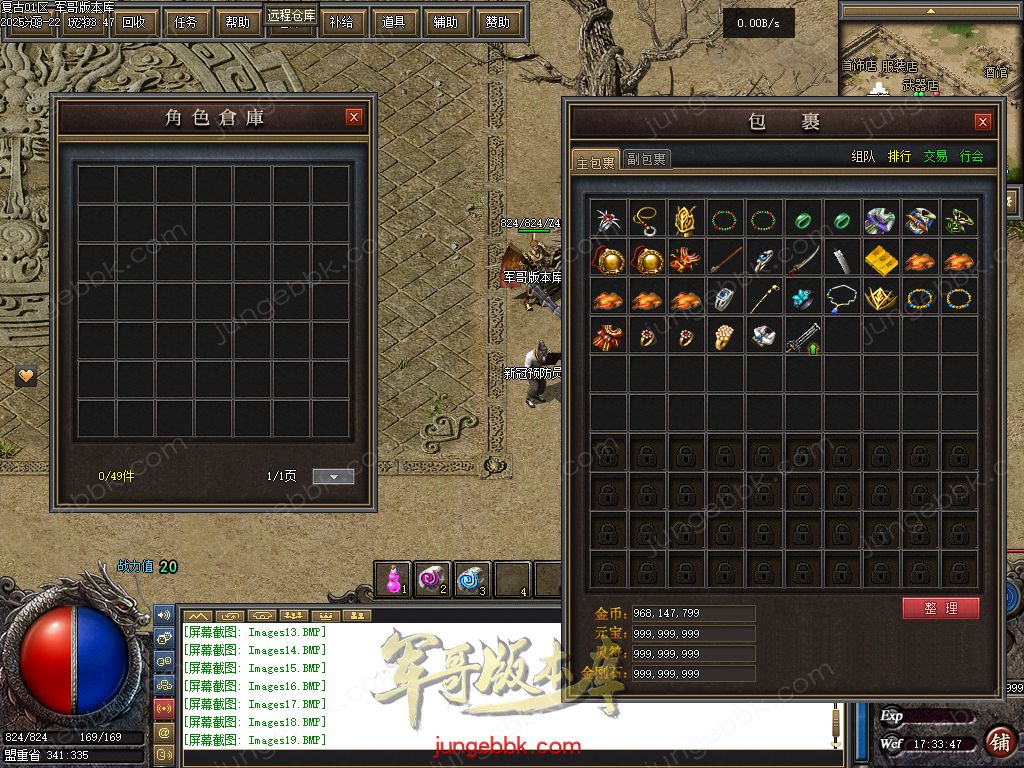Close the 角色仓库 warehouse window
This screenshot has width=1024, height=768.
[354, 117]
